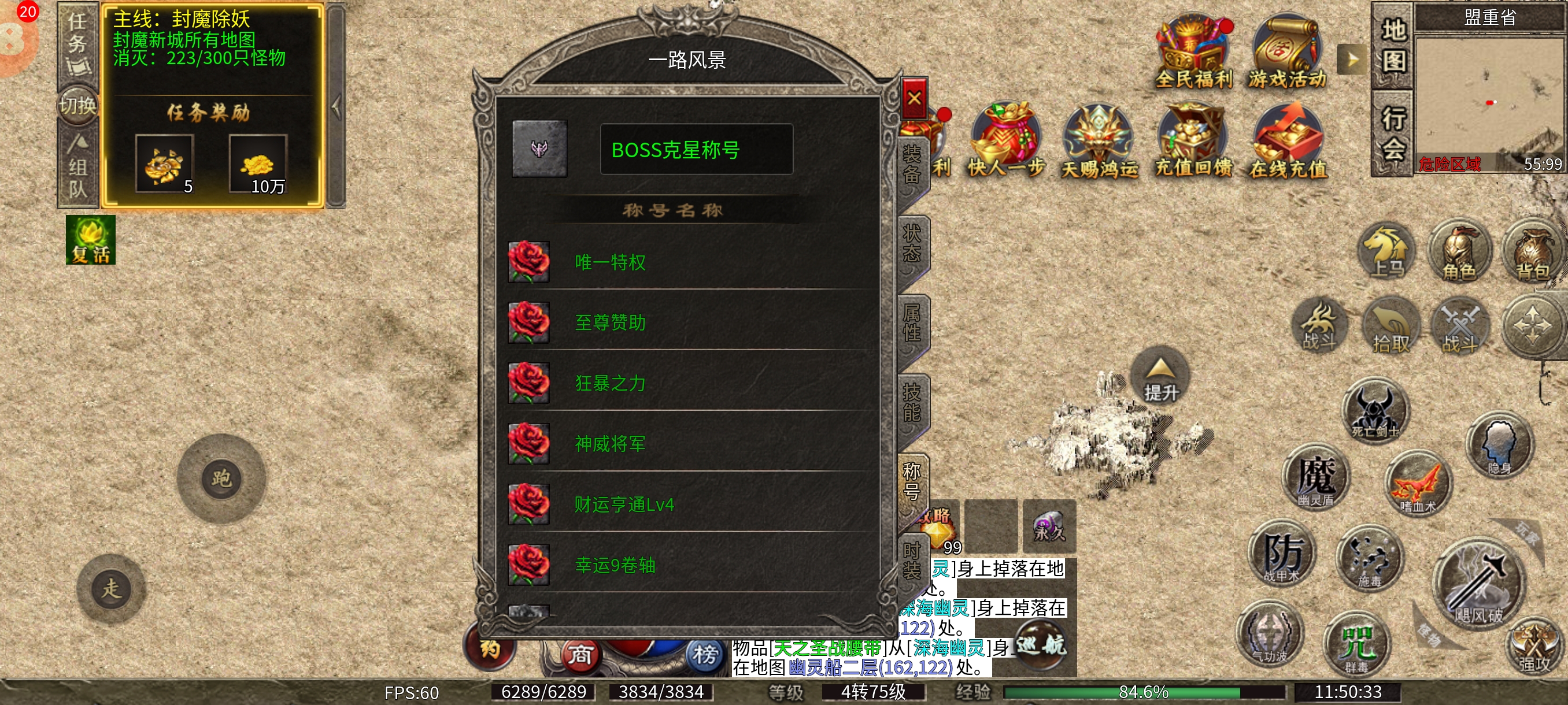The width and height of the screenshot is (1568, 705).
Task: Open the 状态 status tab
Action: pos(911,243)
